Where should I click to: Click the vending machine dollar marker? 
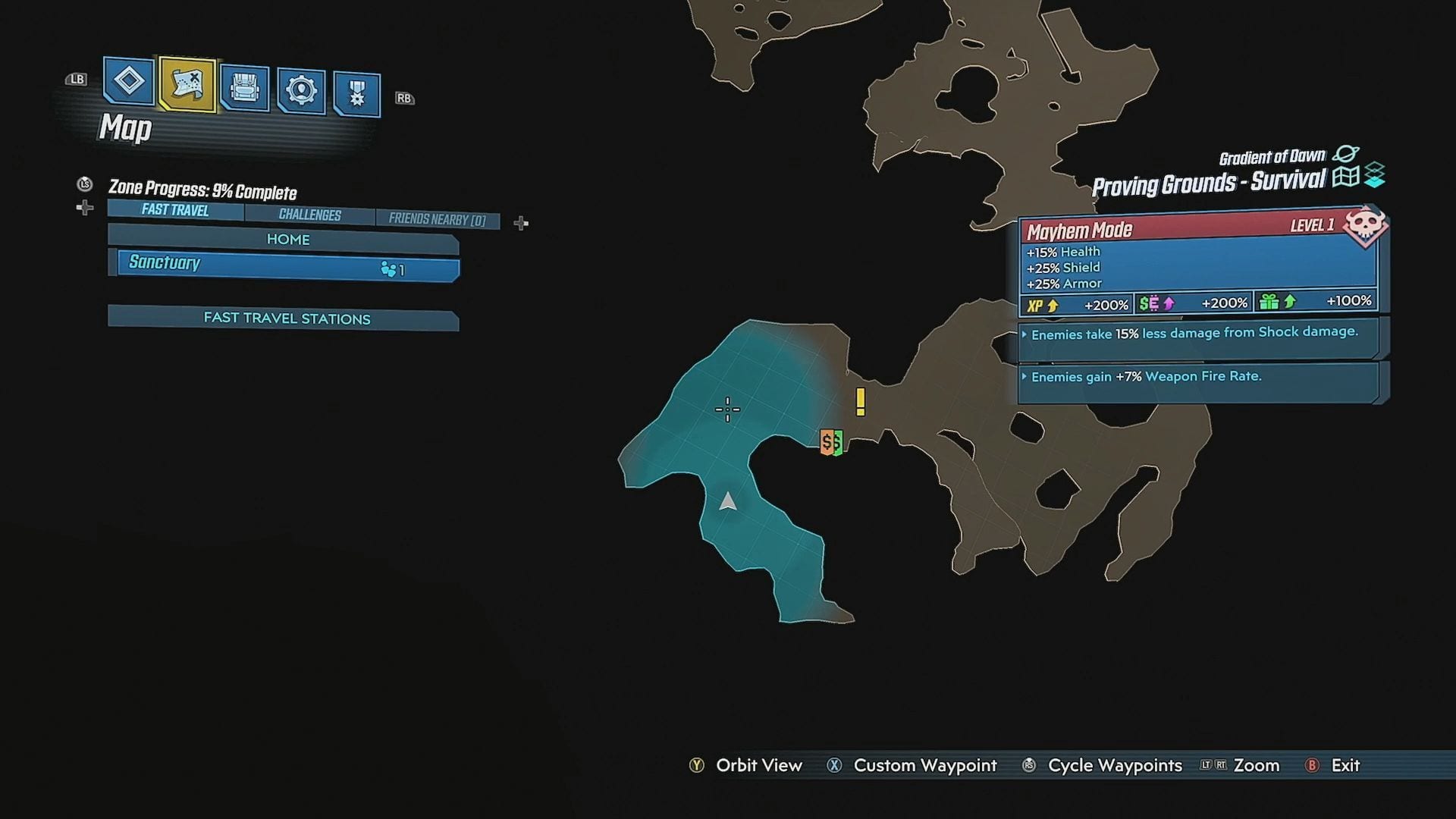tap(832, 441)
